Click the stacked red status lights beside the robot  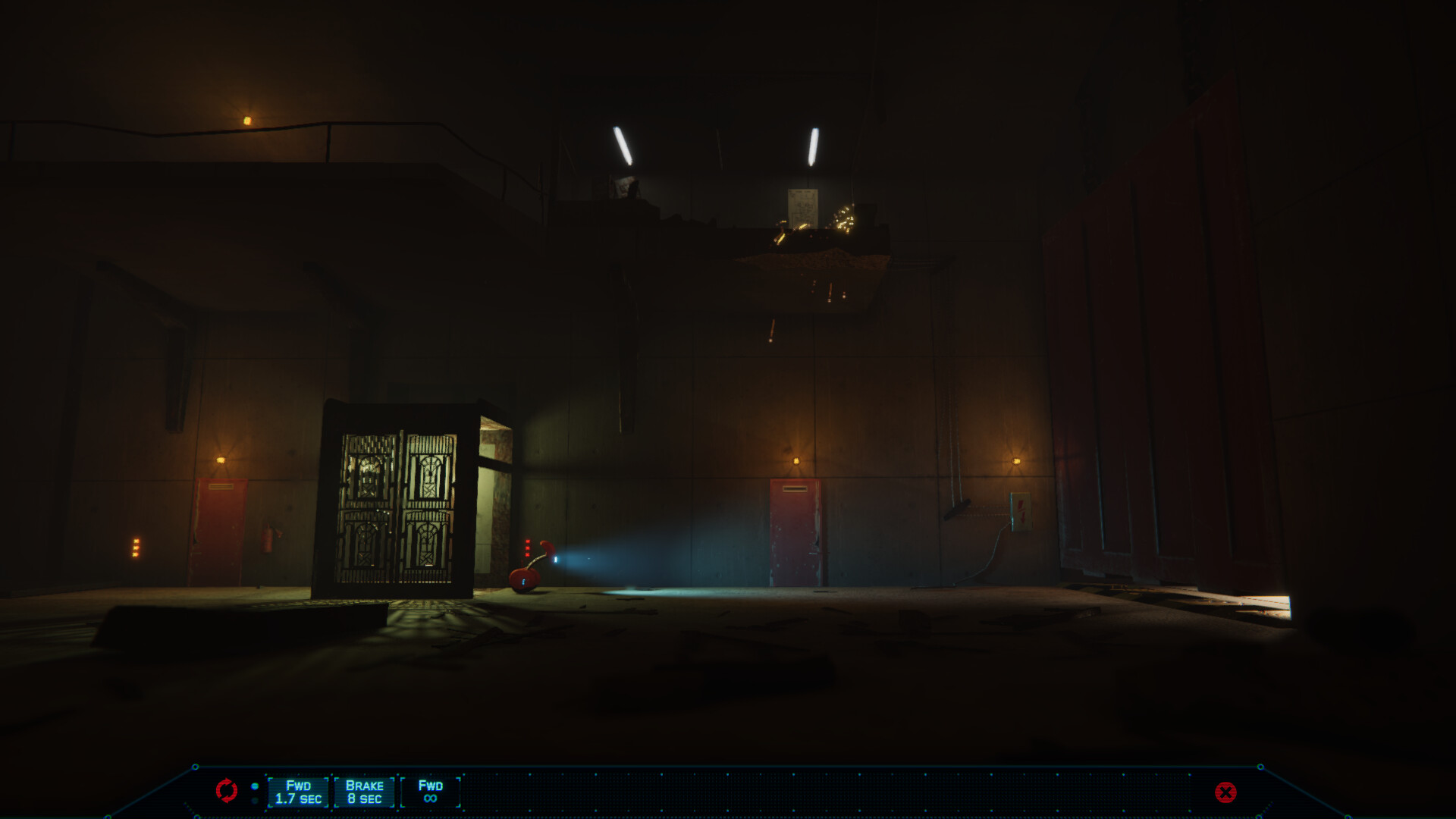tap(527, 548)
